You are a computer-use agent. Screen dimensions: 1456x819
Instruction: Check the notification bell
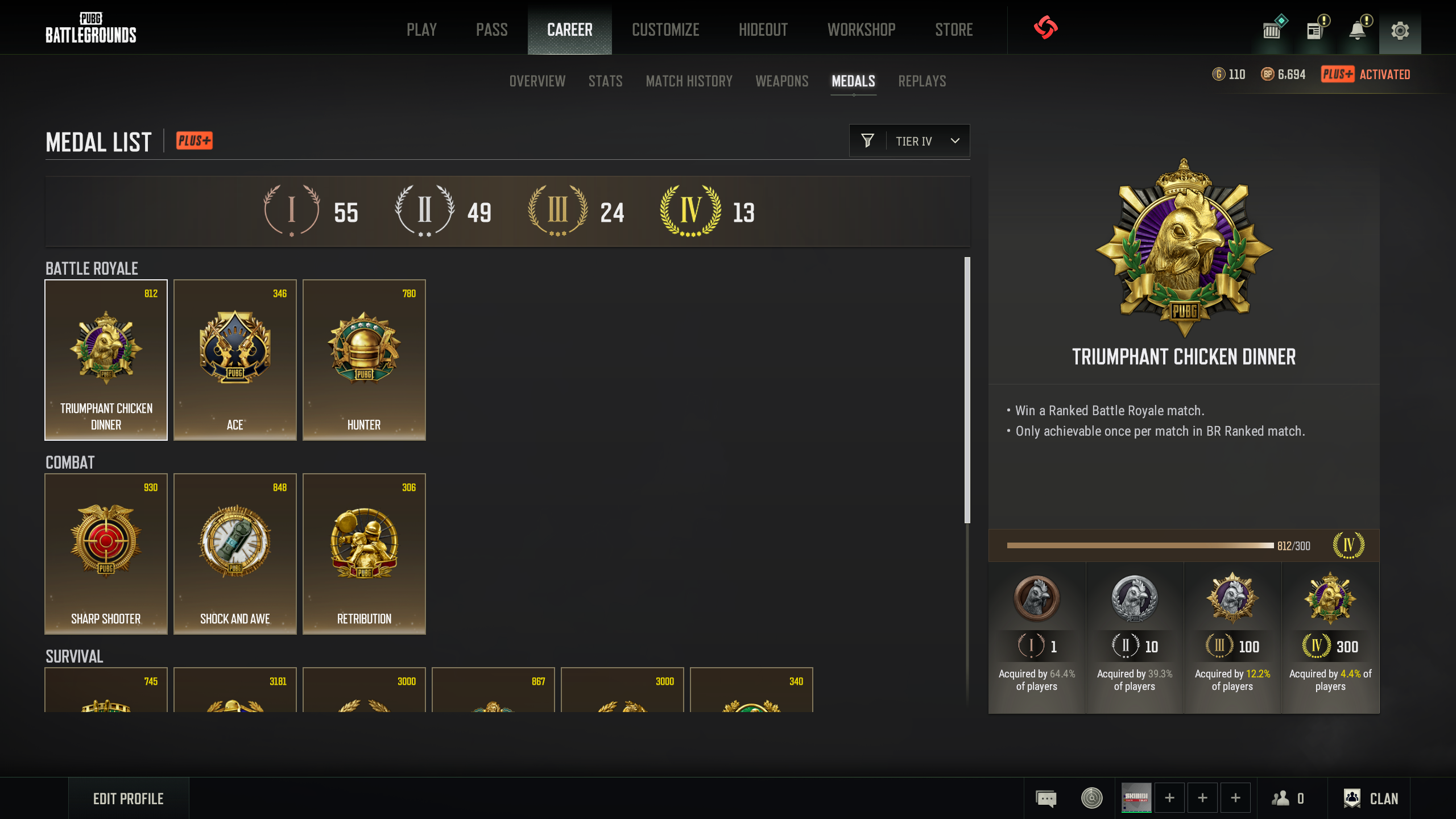coord(1358,31)
